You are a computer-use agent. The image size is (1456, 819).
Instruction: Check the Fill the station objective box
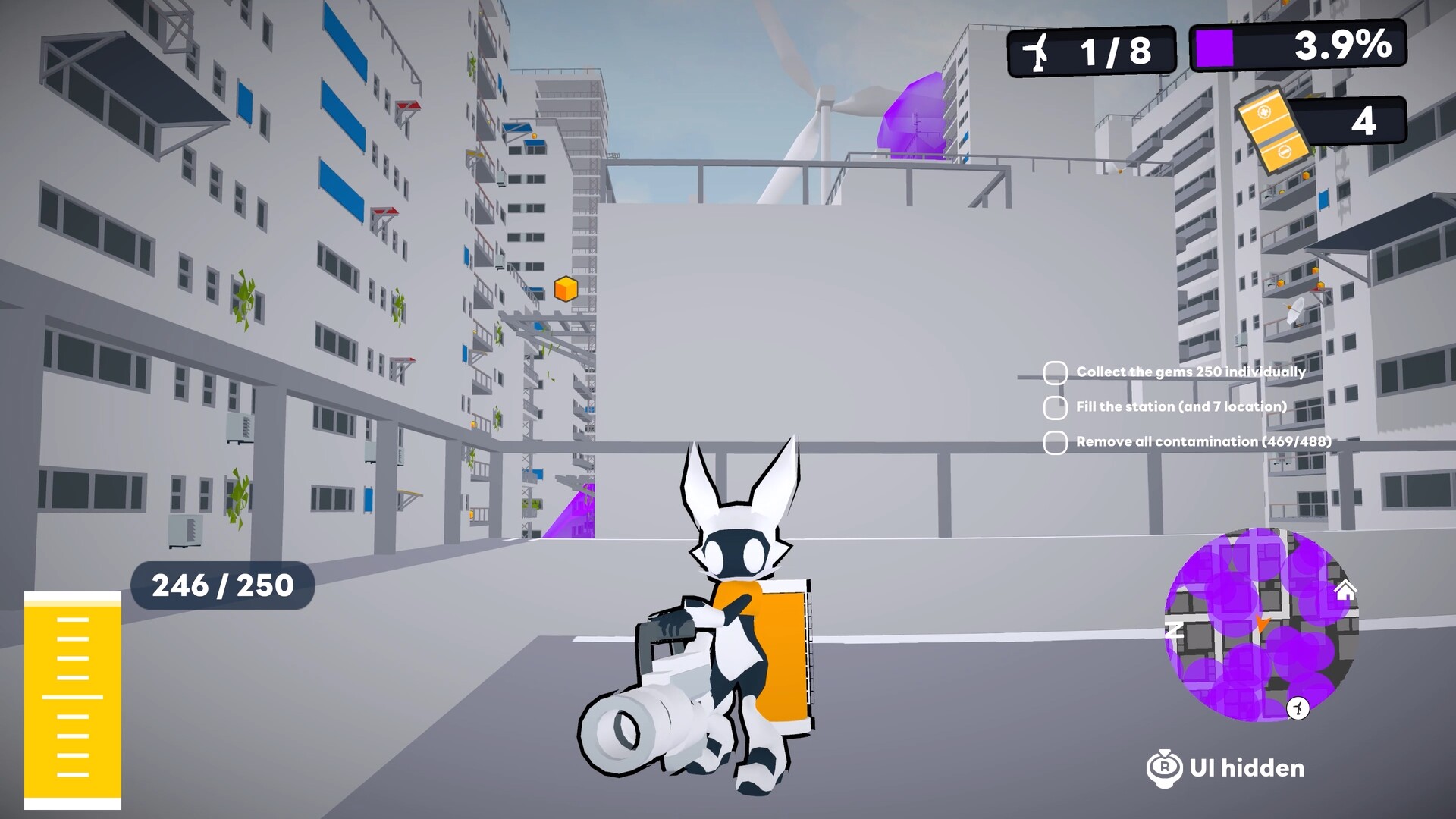click(1054, 406)
